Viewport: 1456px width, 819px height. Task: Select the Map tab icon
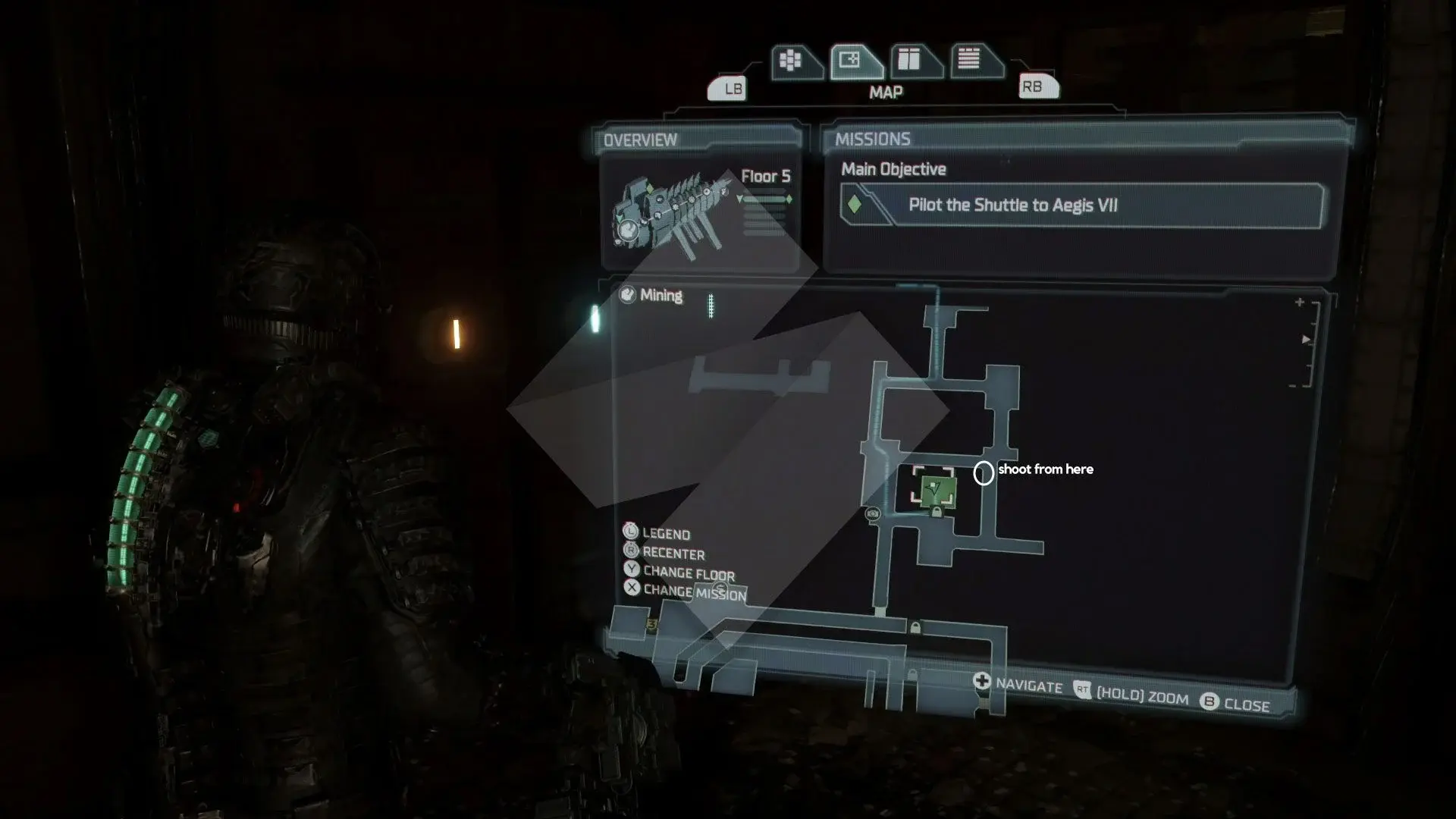[x=852, y=61]
